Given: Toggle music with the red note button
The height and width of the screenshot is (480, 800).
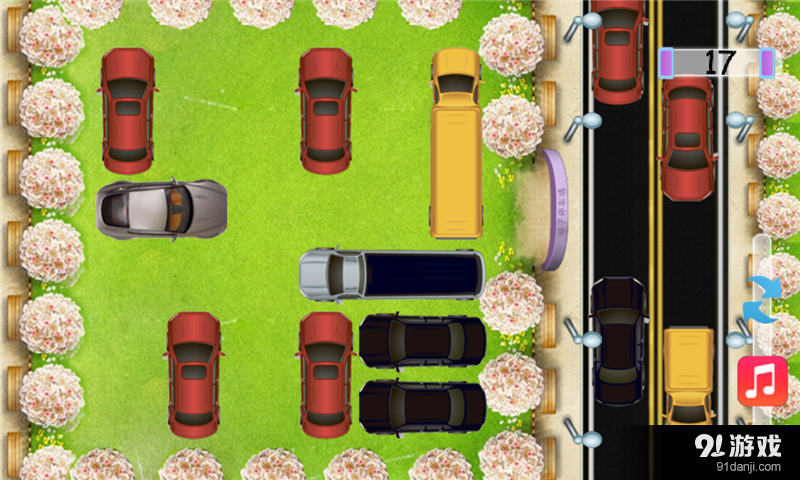Looking at the screenshot, I should (762, 381).
